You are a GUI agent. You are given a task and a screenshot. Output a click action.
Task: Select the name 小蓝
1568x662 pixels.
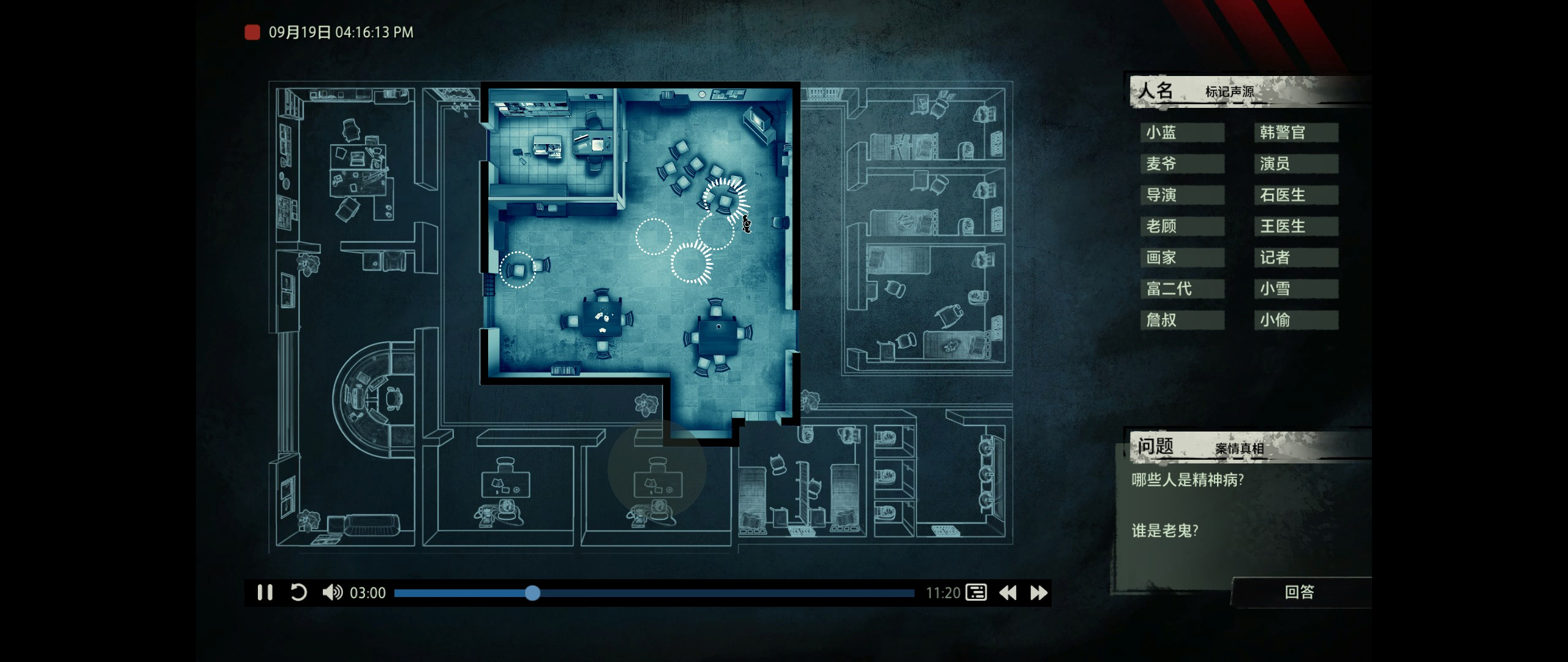(x=1182, y=132)
